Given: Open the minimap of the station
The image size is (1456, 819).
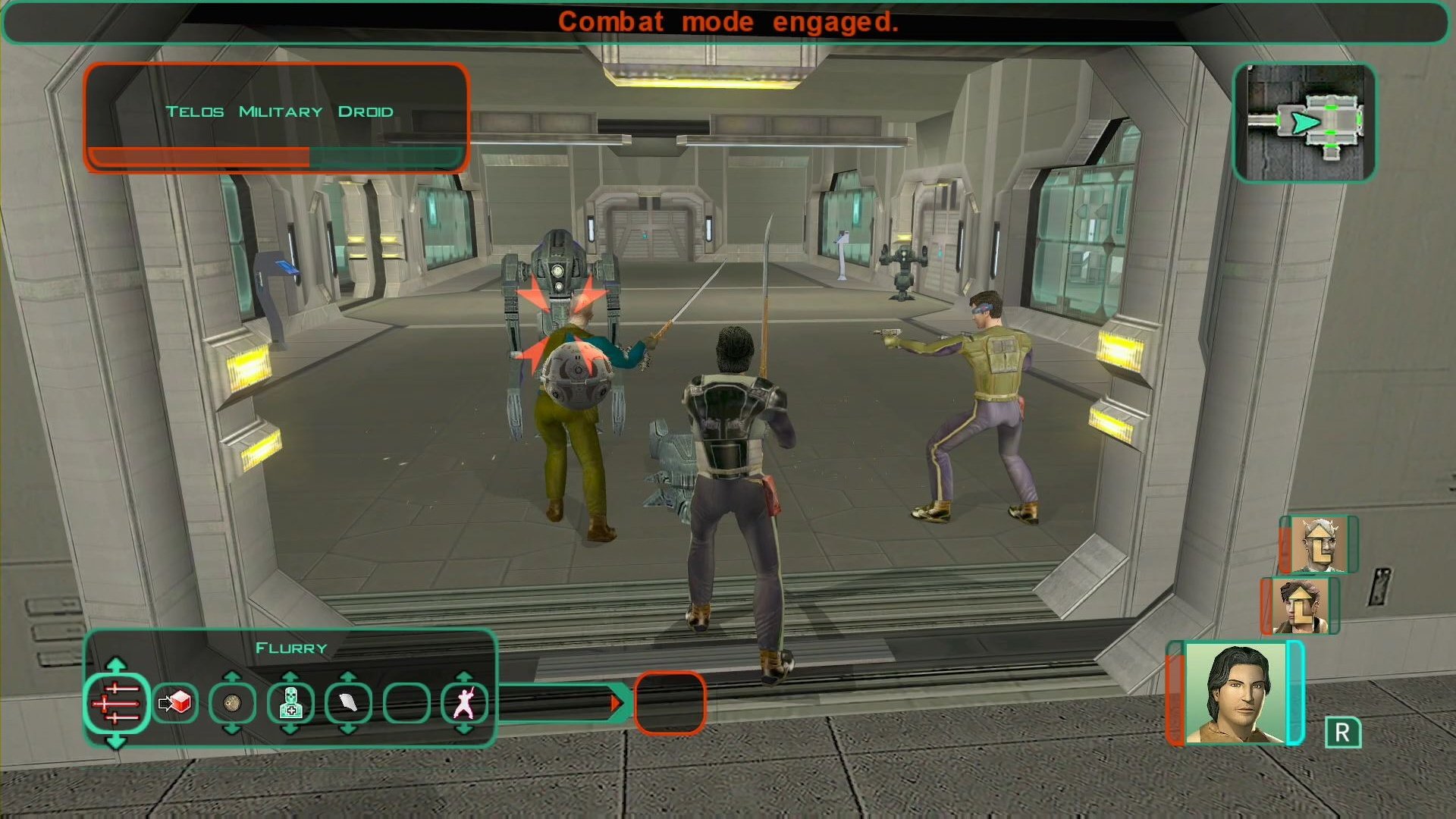Looking at the screenshot, I should (x=1304, y=123).
